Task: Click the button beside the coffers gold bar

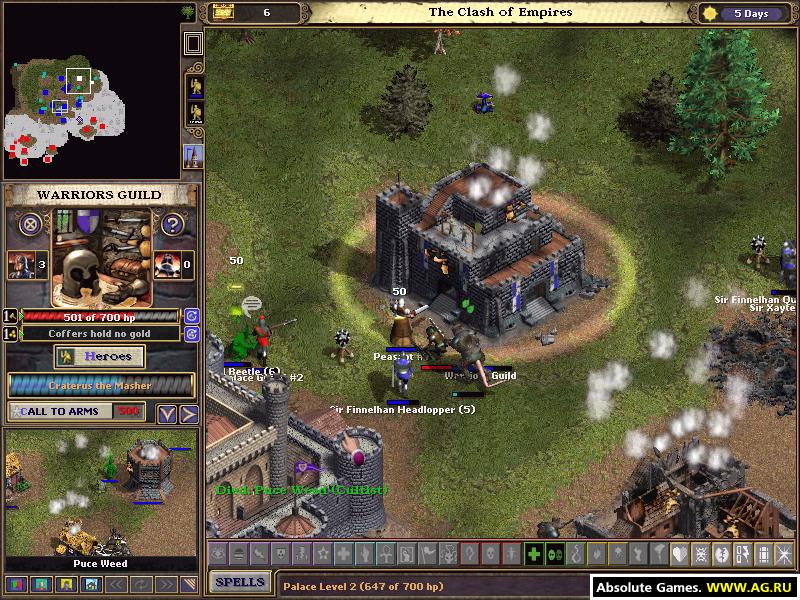Action: tap(192, 333)
